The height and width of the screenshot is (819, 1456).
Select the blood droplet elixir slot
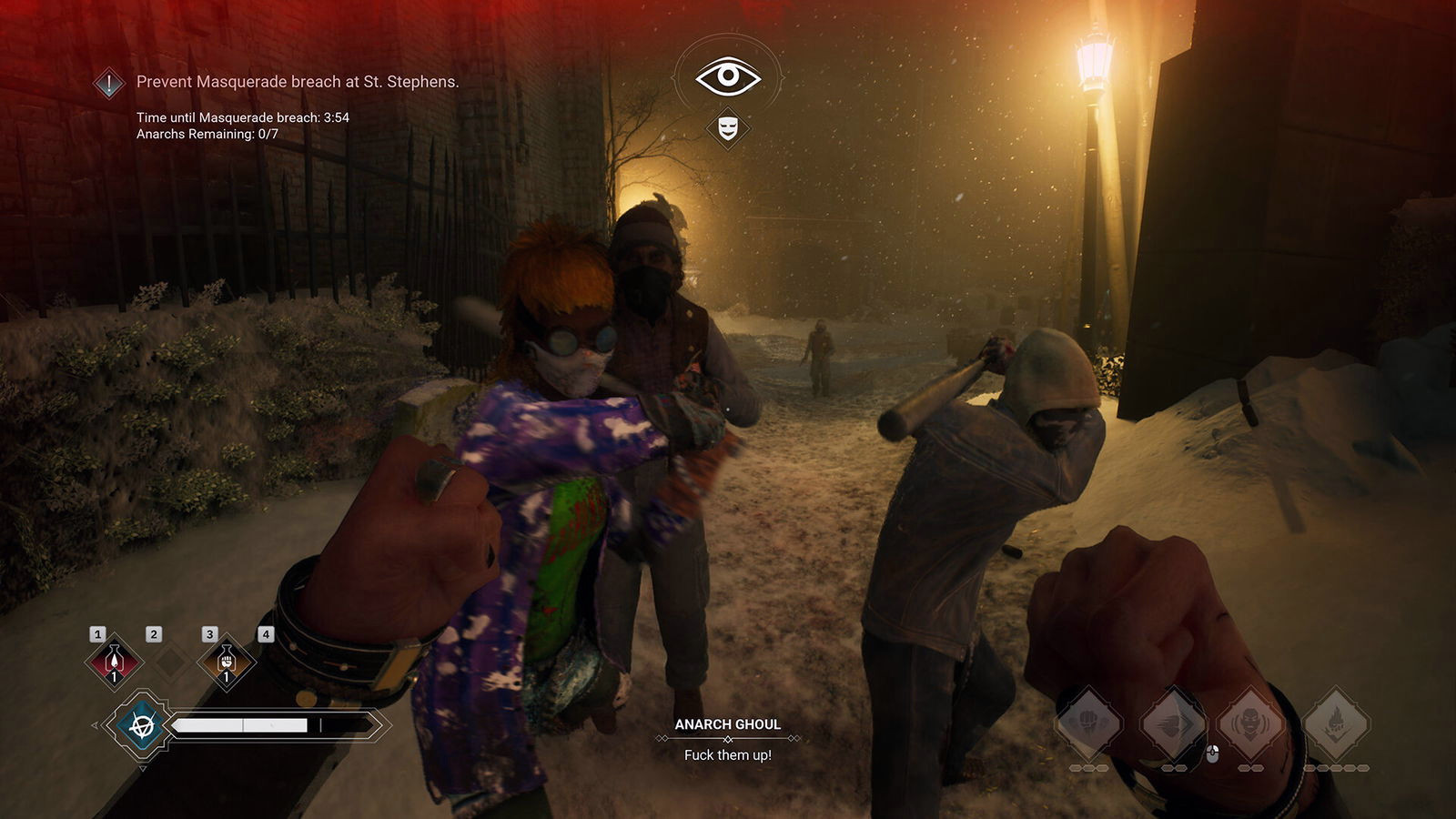coord(114,662)
